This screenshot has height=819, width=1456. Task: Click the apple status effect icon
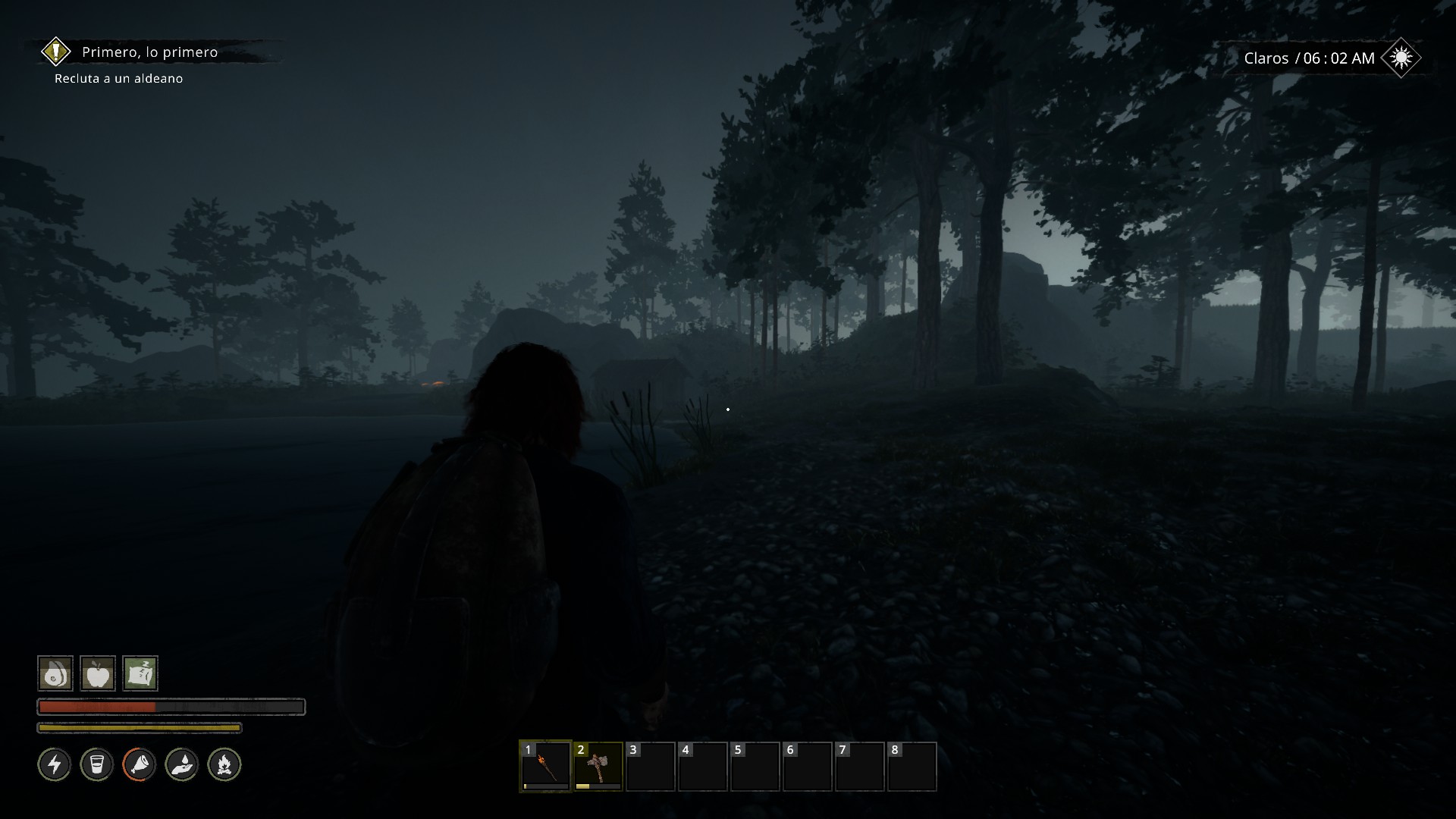point(98,673)
